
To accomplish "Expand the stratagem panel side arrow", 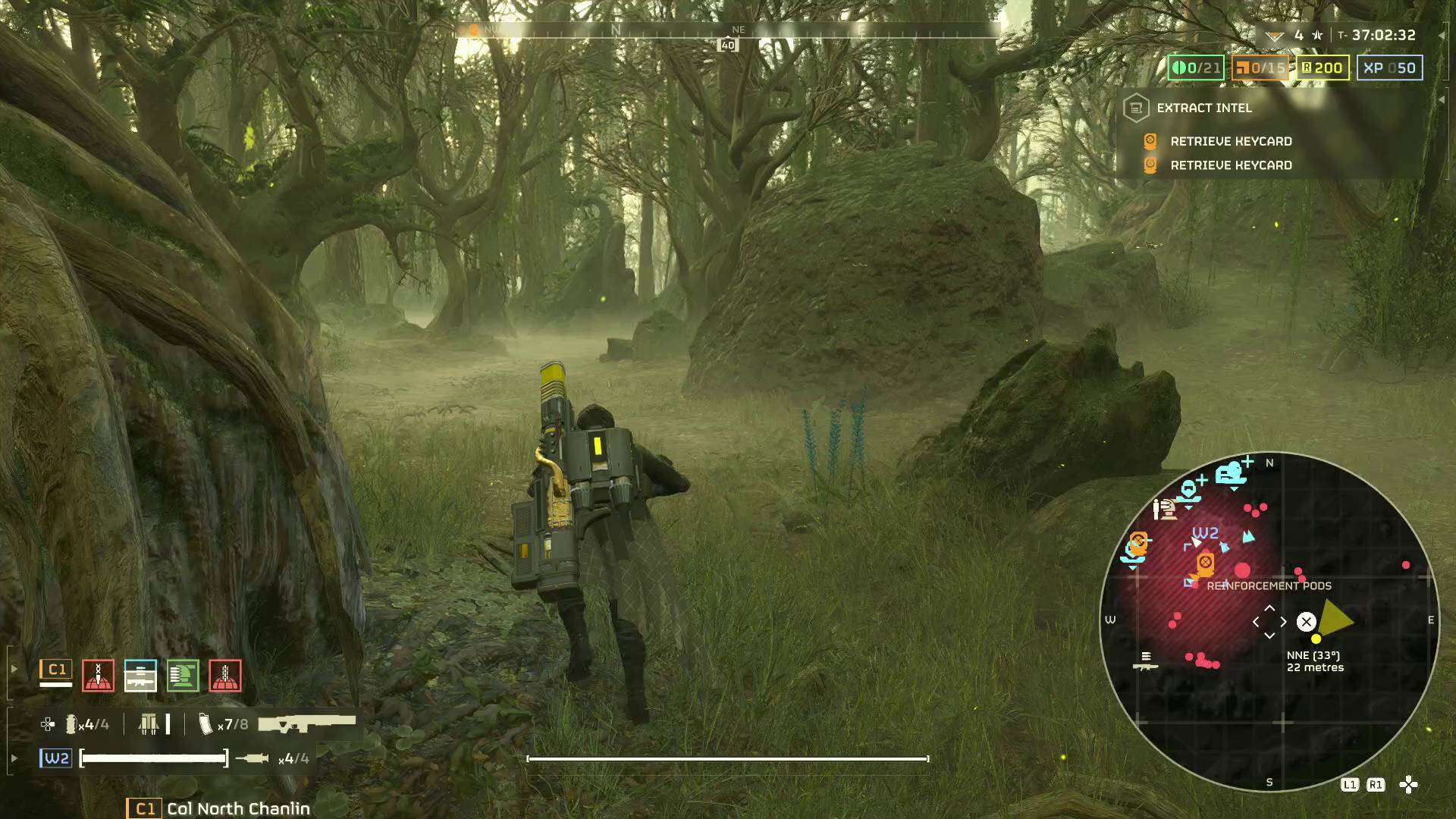I will point(14,667).
